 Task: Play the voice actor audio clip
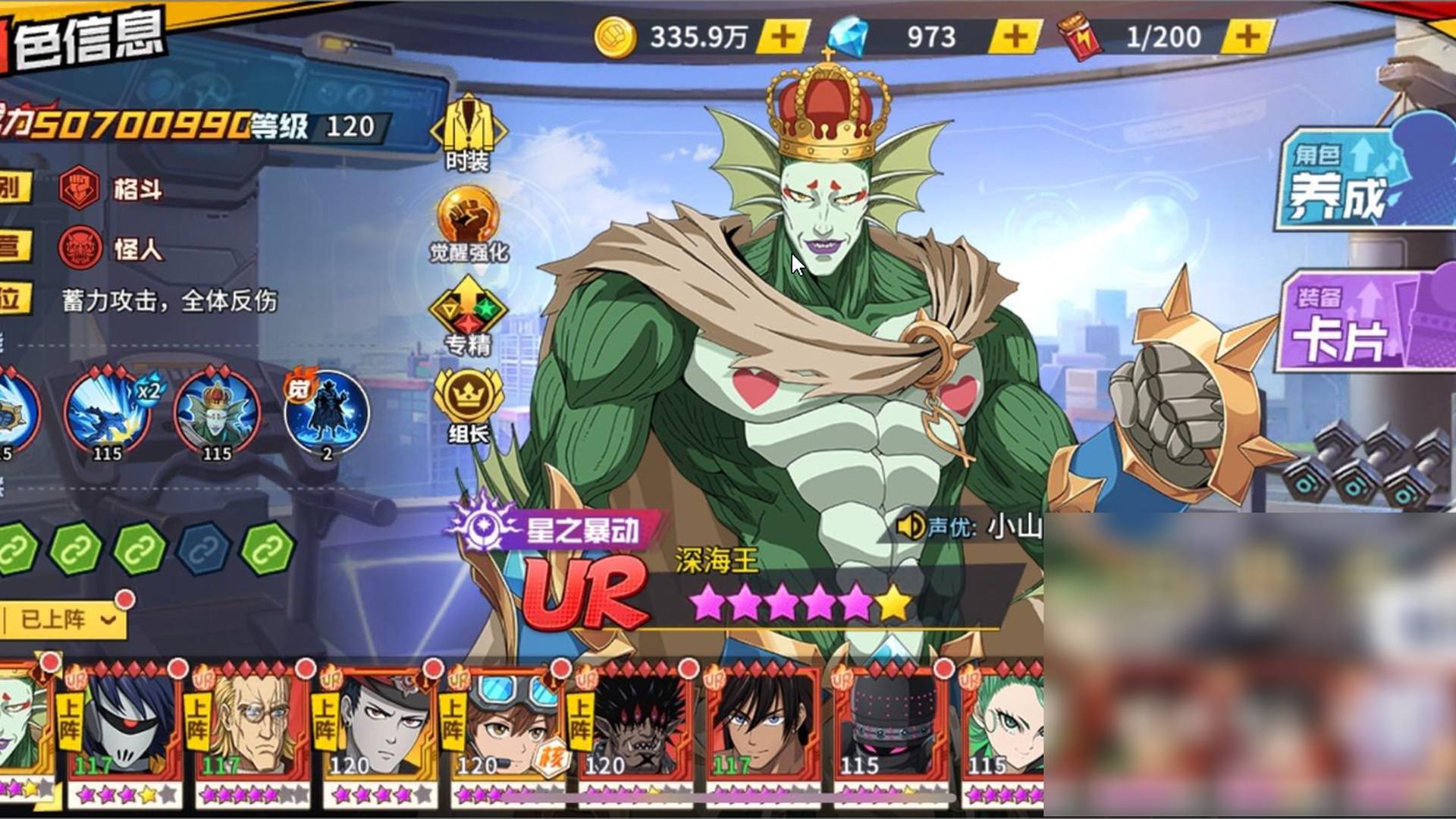910,526
